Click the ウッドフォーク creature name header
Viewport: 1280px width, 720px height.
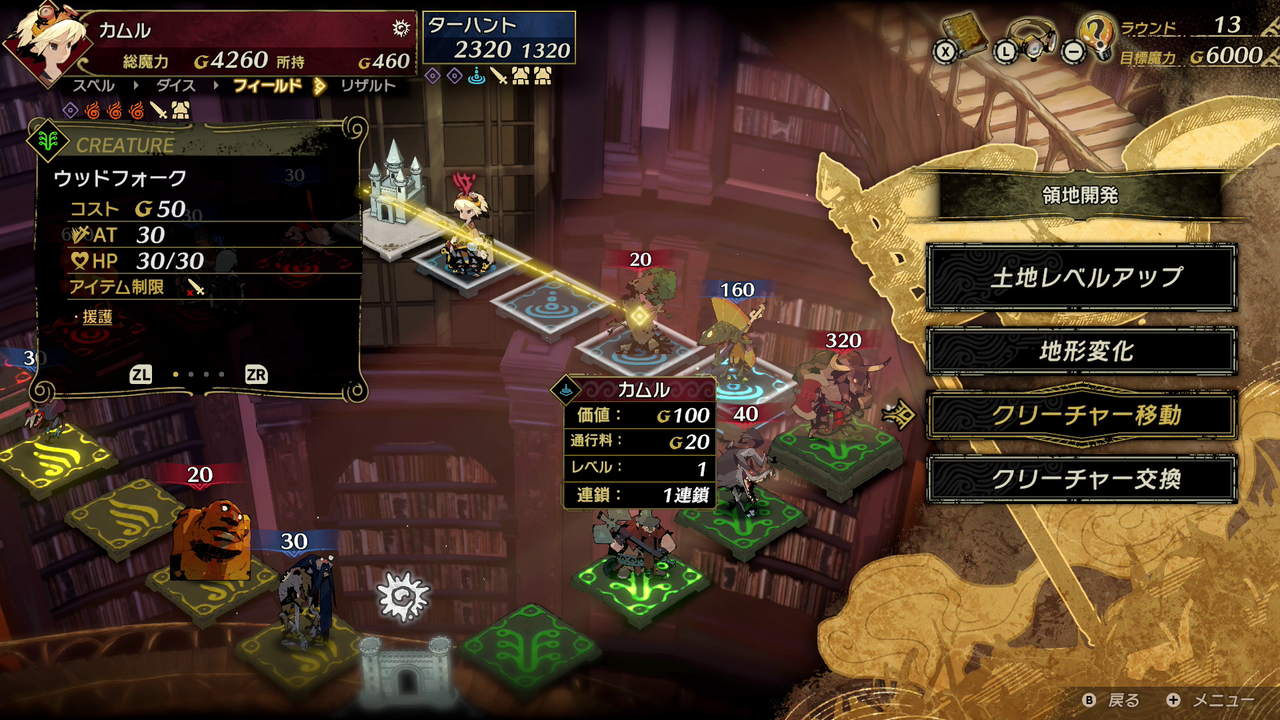[x=120, y=179]
